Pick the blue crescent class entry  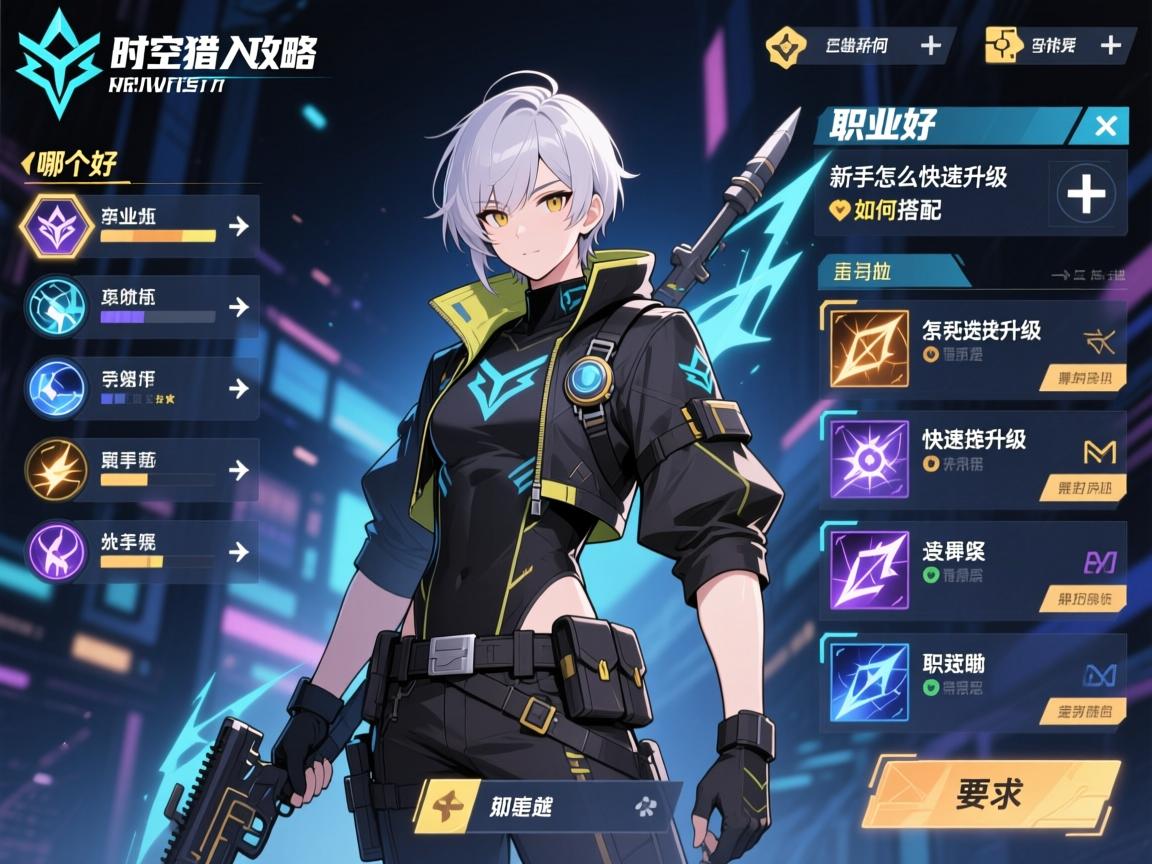(140, 389)
